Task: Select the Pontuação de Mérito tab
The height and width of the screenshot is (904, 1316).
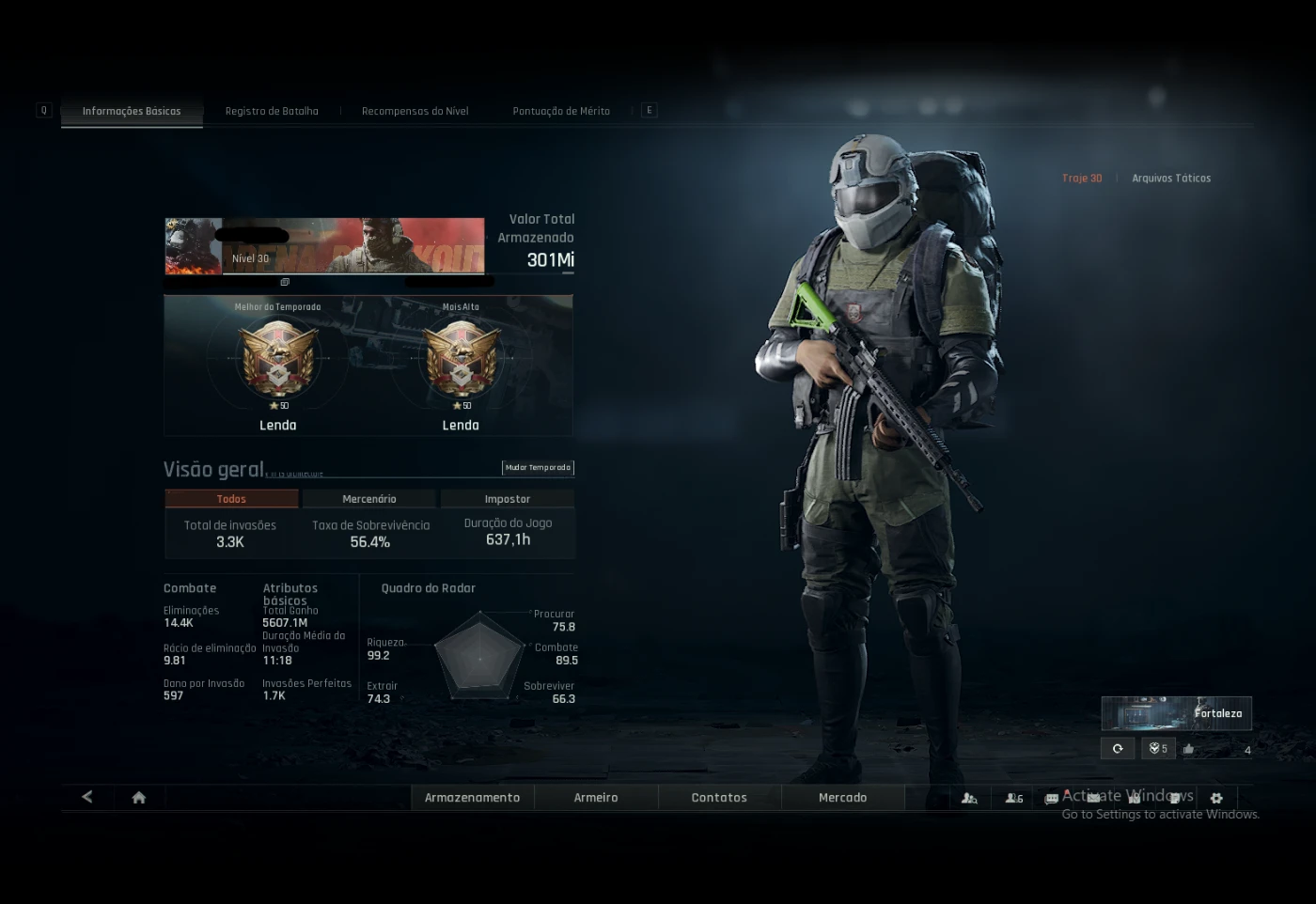Action: click(x=561, y=111)
